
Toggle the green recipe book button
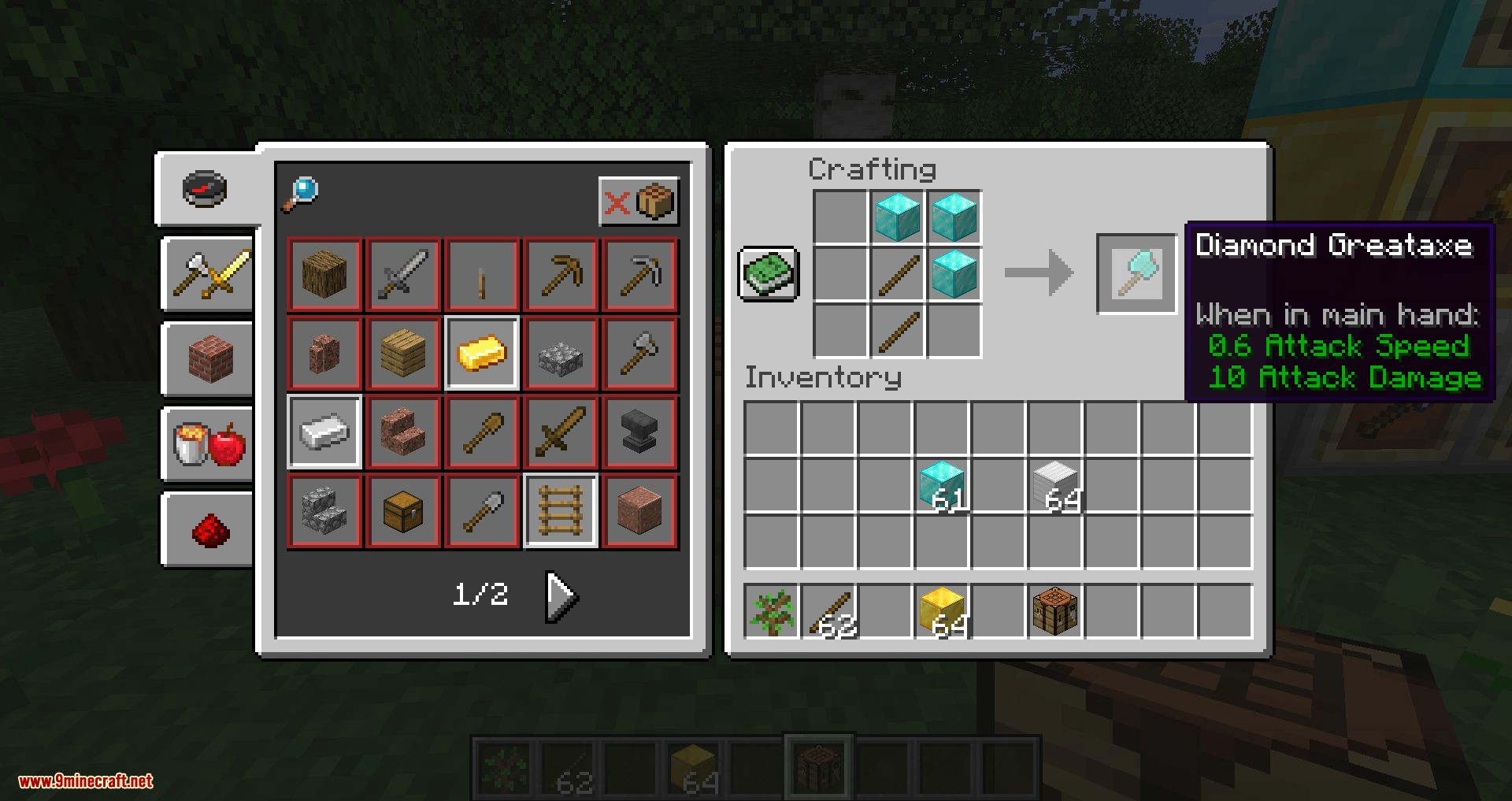click(769, 274)
